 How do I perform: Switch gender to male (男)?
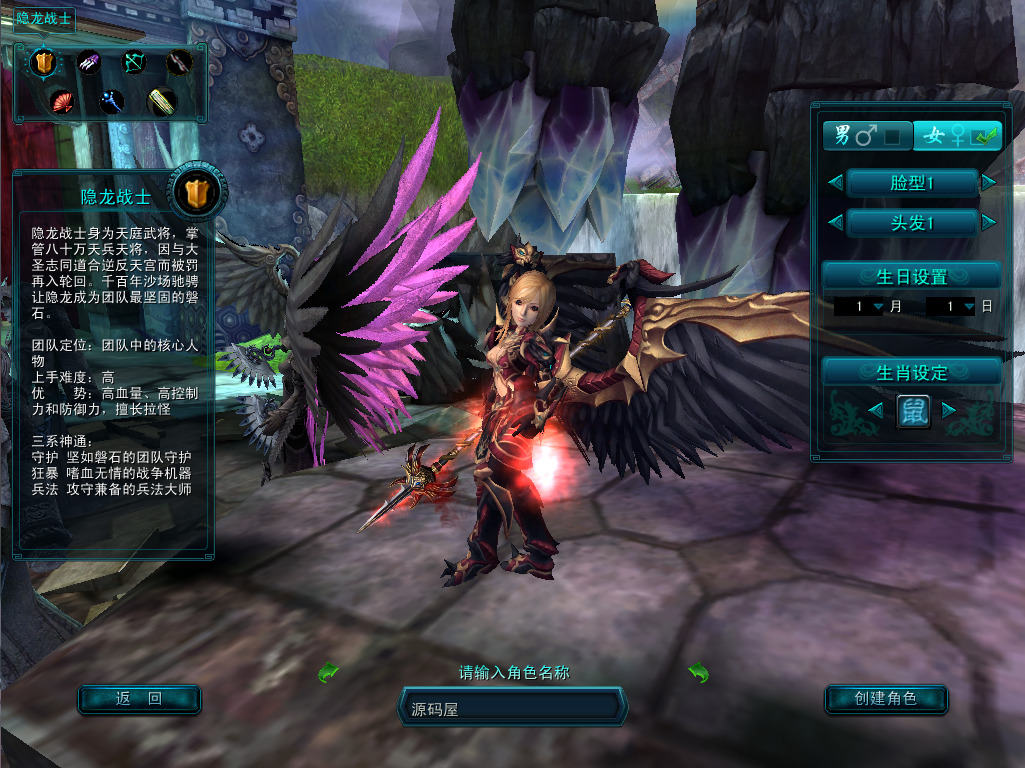(x=866, y=135)
